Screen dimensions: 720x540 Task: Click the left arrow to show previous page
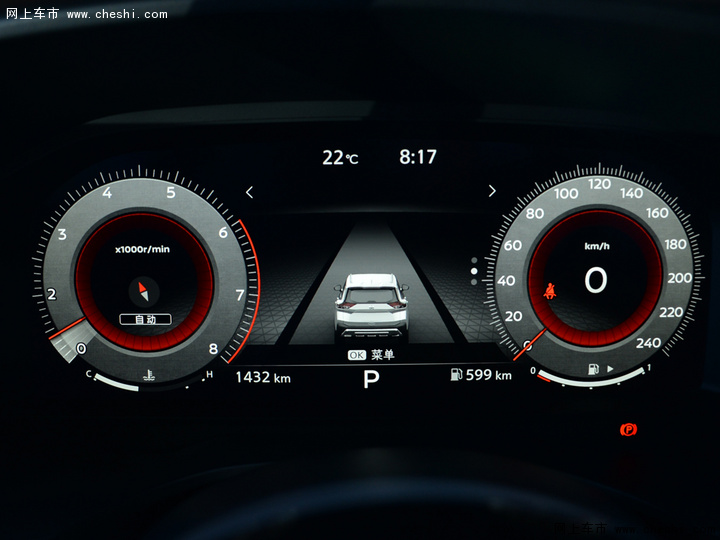(x=250, y=192)
